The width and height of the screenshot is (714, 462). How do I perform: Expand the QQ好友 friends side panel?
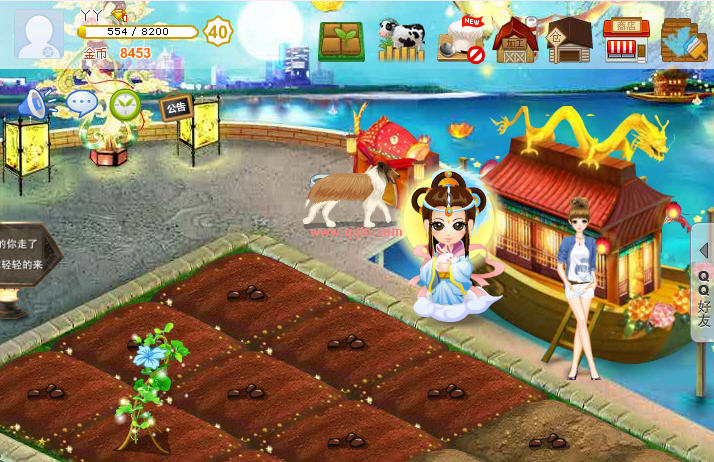tap(703, 286)
